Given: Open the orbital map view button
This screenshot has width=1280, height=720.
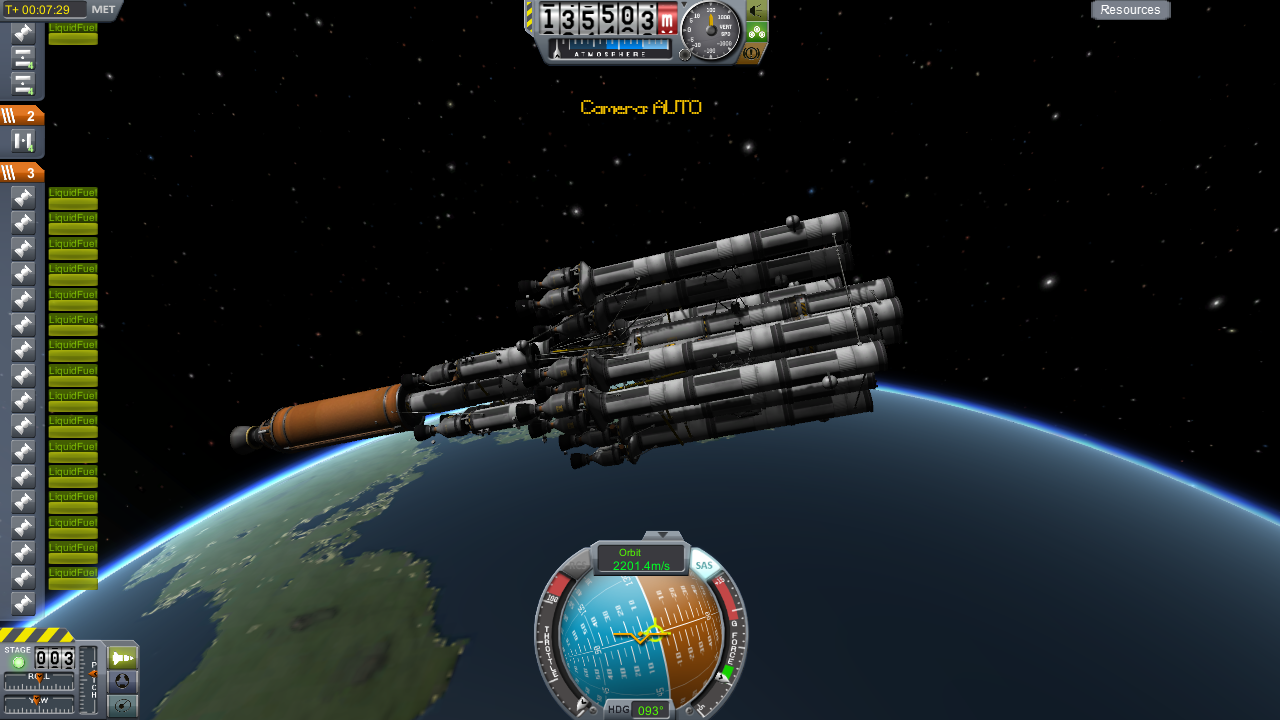Looking at the screenshot, I should tap(123, 707).
